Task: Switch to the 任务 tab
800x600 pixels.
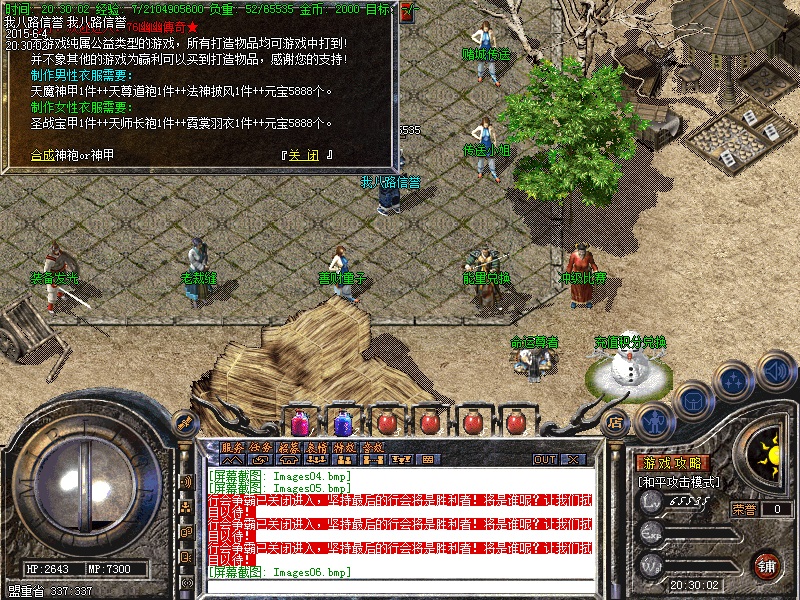Action: [x=260, y=447]
